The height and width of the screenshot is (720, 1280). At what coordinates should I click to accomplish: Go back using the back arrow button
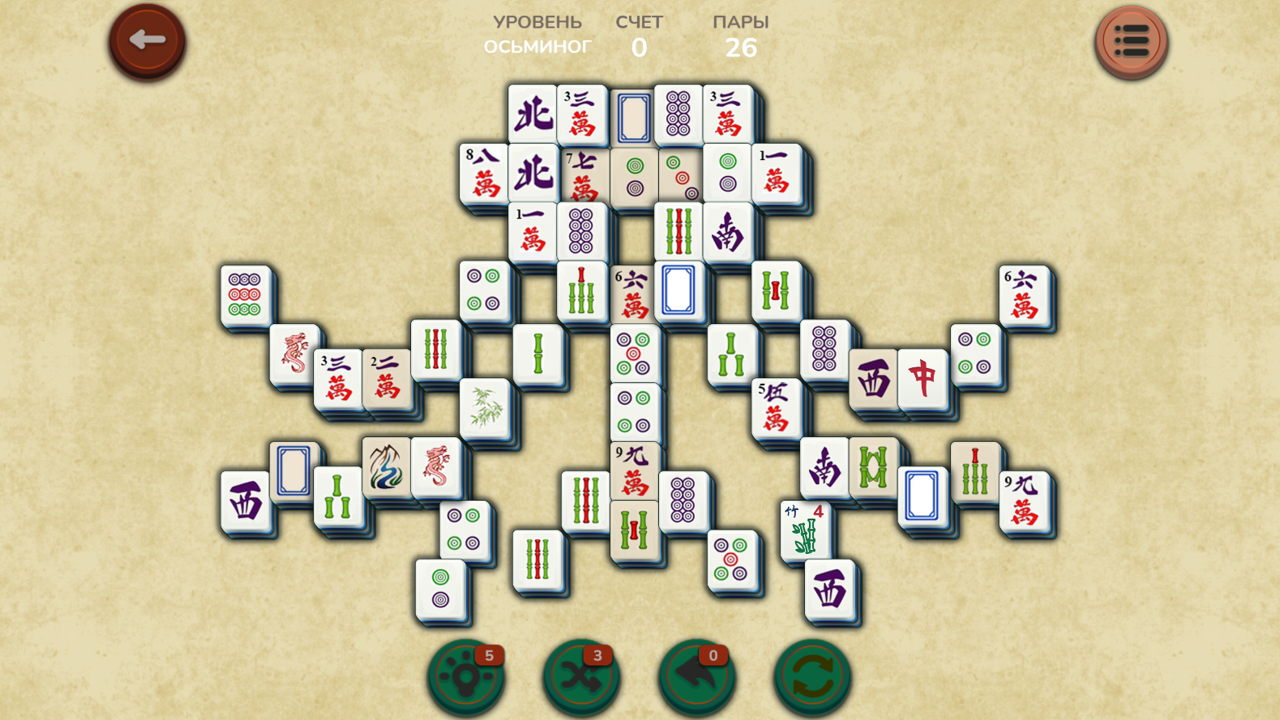(x=146, y=41)
